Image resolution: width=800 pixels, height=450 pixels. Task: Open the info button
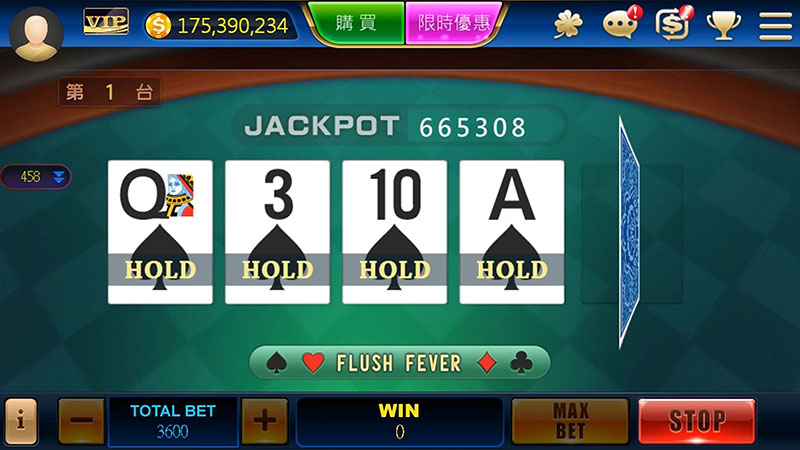point(21,421)
